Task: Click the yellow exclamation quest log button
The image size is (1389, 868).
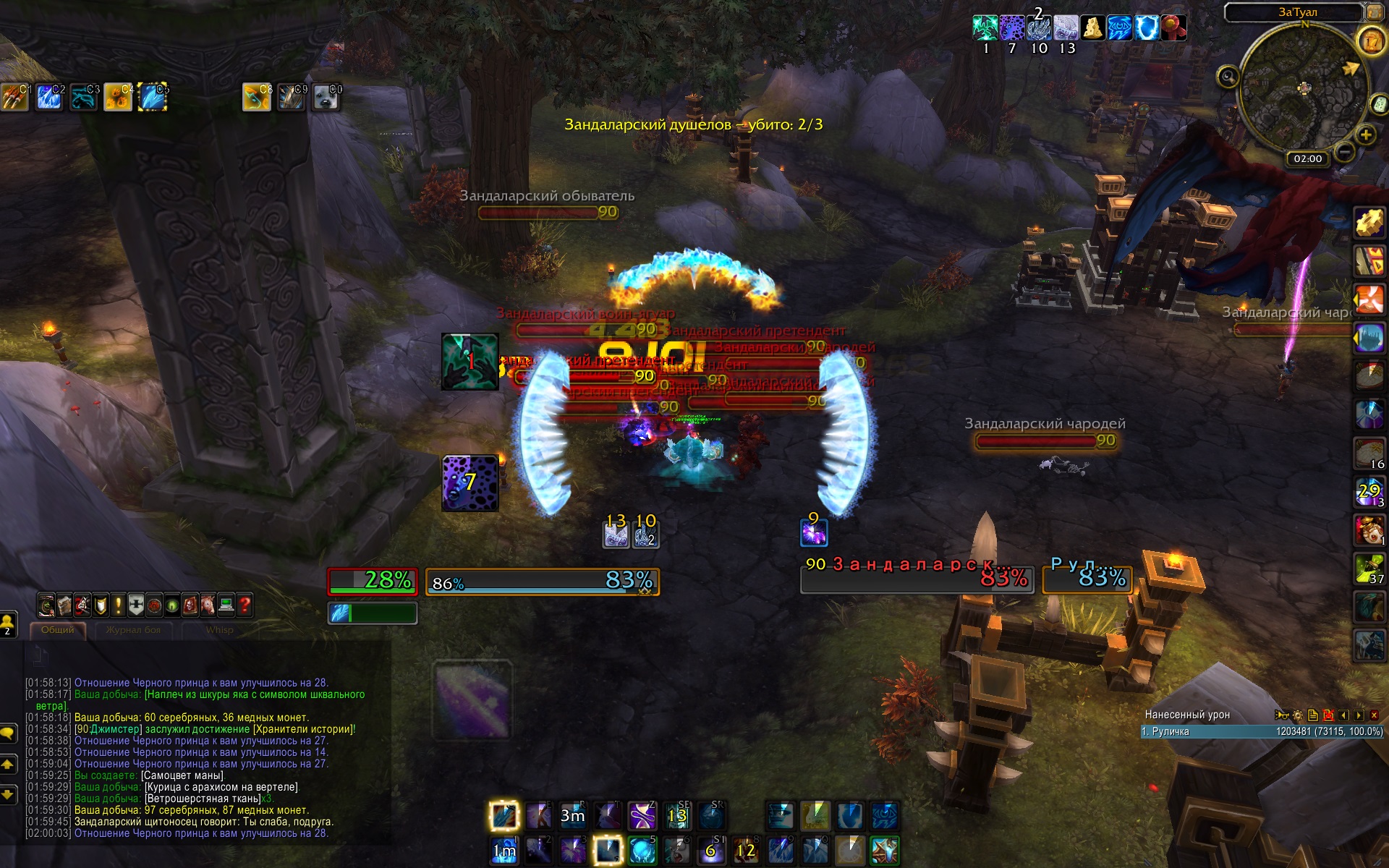Action: [x=118, y=605]
